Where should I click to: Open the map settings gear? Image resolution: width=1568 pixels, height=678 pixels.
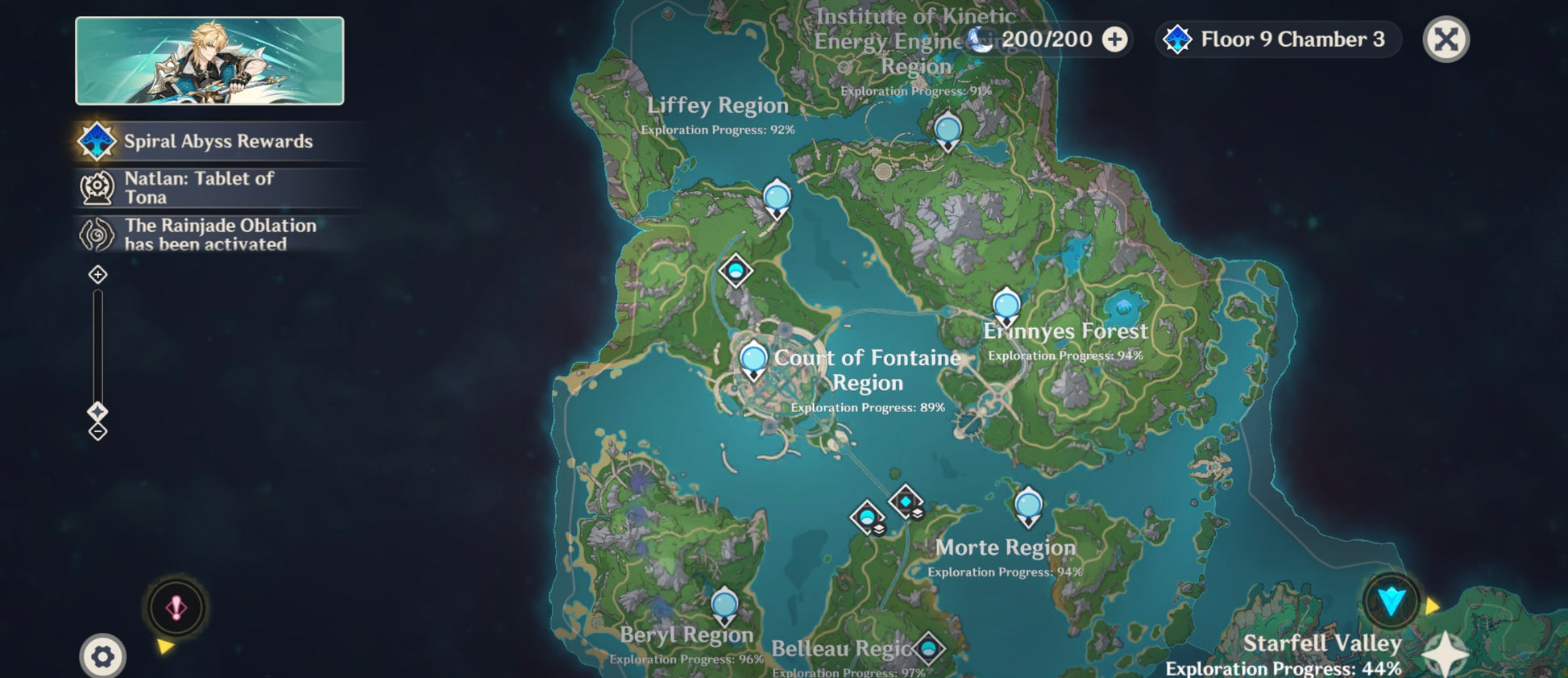[102, 657]
